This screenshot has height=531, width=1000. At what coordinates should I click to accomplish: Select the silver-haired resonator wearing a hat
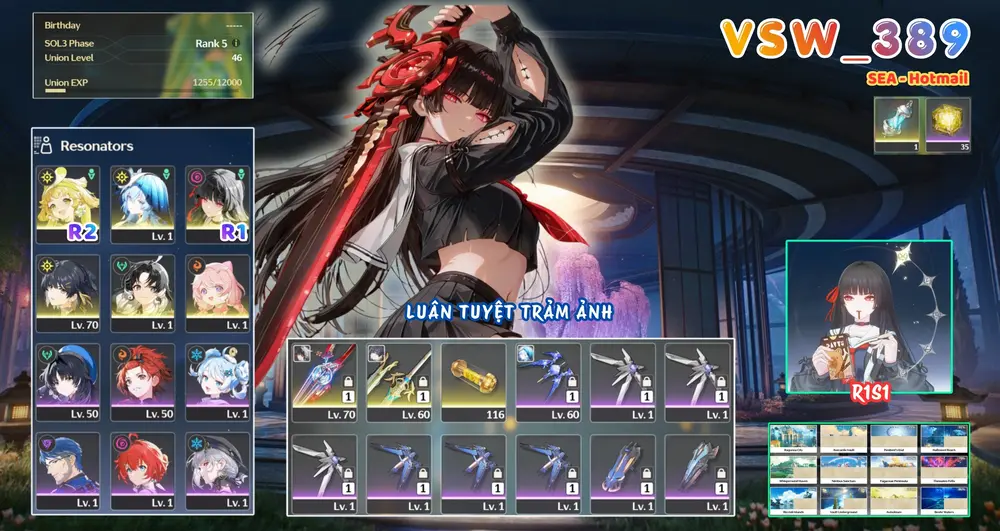pos(217,470)
